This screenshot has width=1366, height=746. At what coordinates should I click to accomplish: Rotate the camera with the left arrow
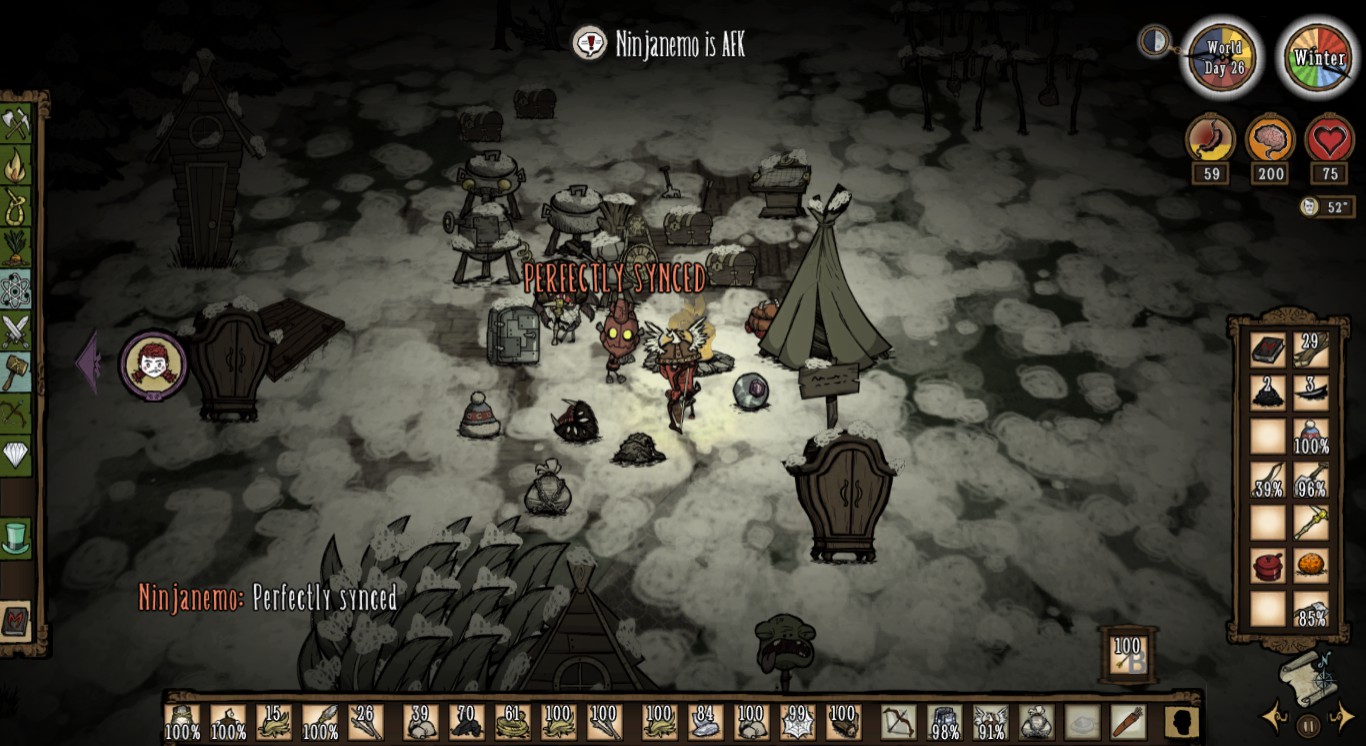[1274, 717]
